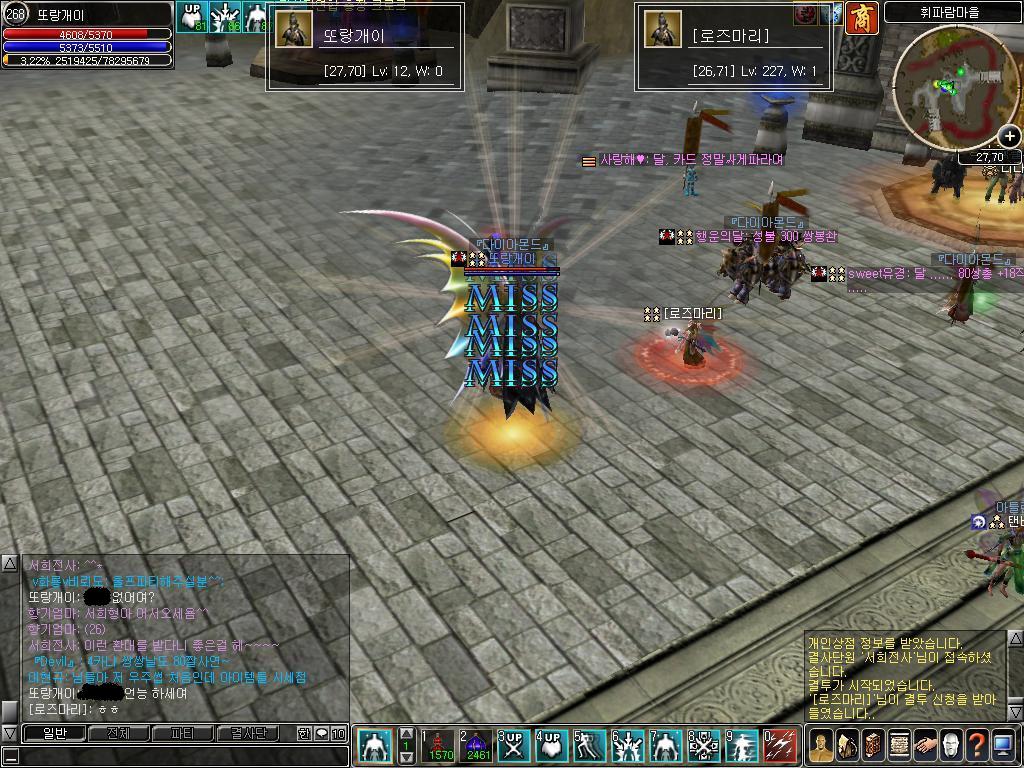1024x768 pixels.
Task: Open the 결사단 chat tab
Action: pos(247,733)
